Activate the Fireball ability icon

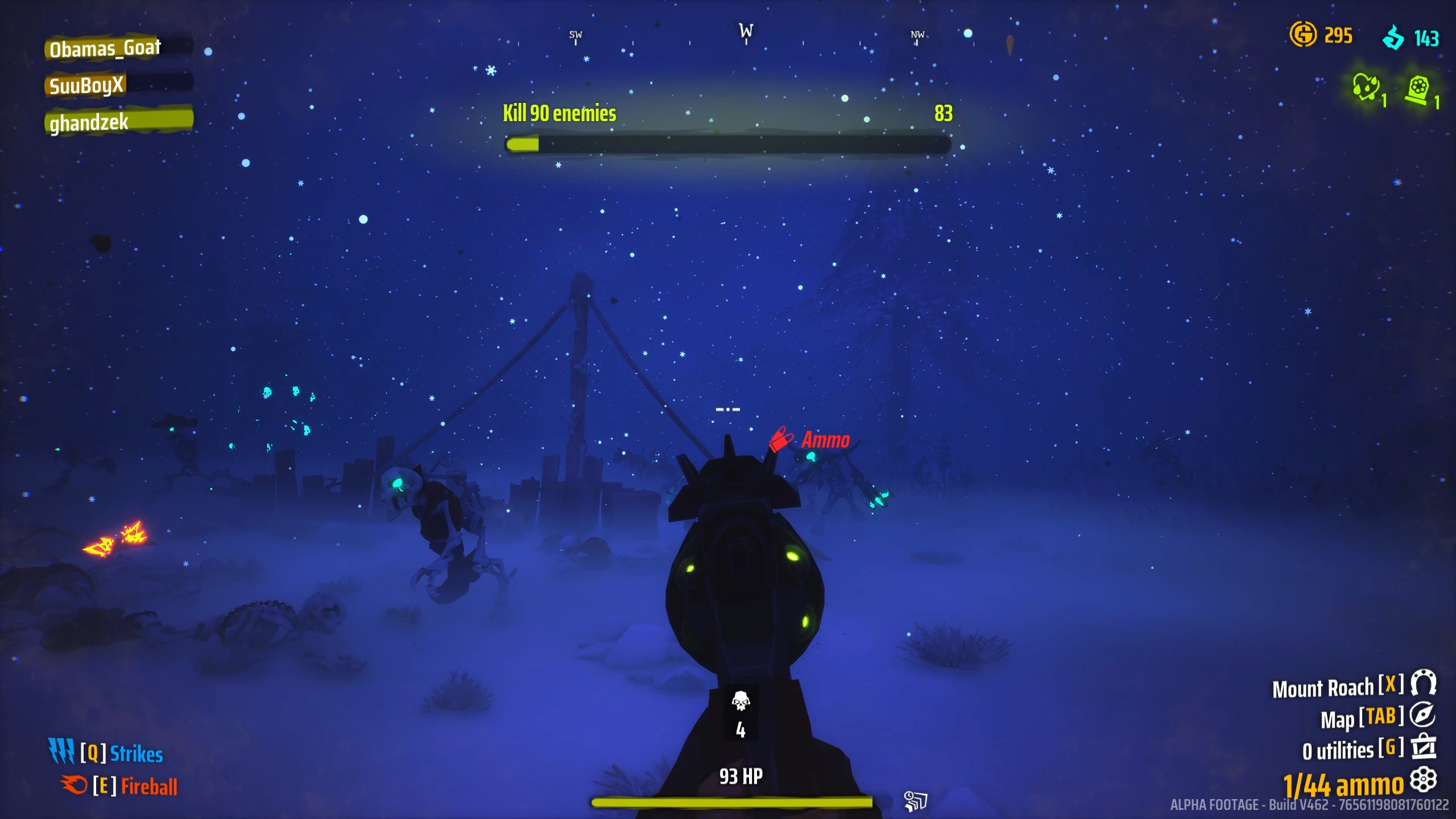74,785
